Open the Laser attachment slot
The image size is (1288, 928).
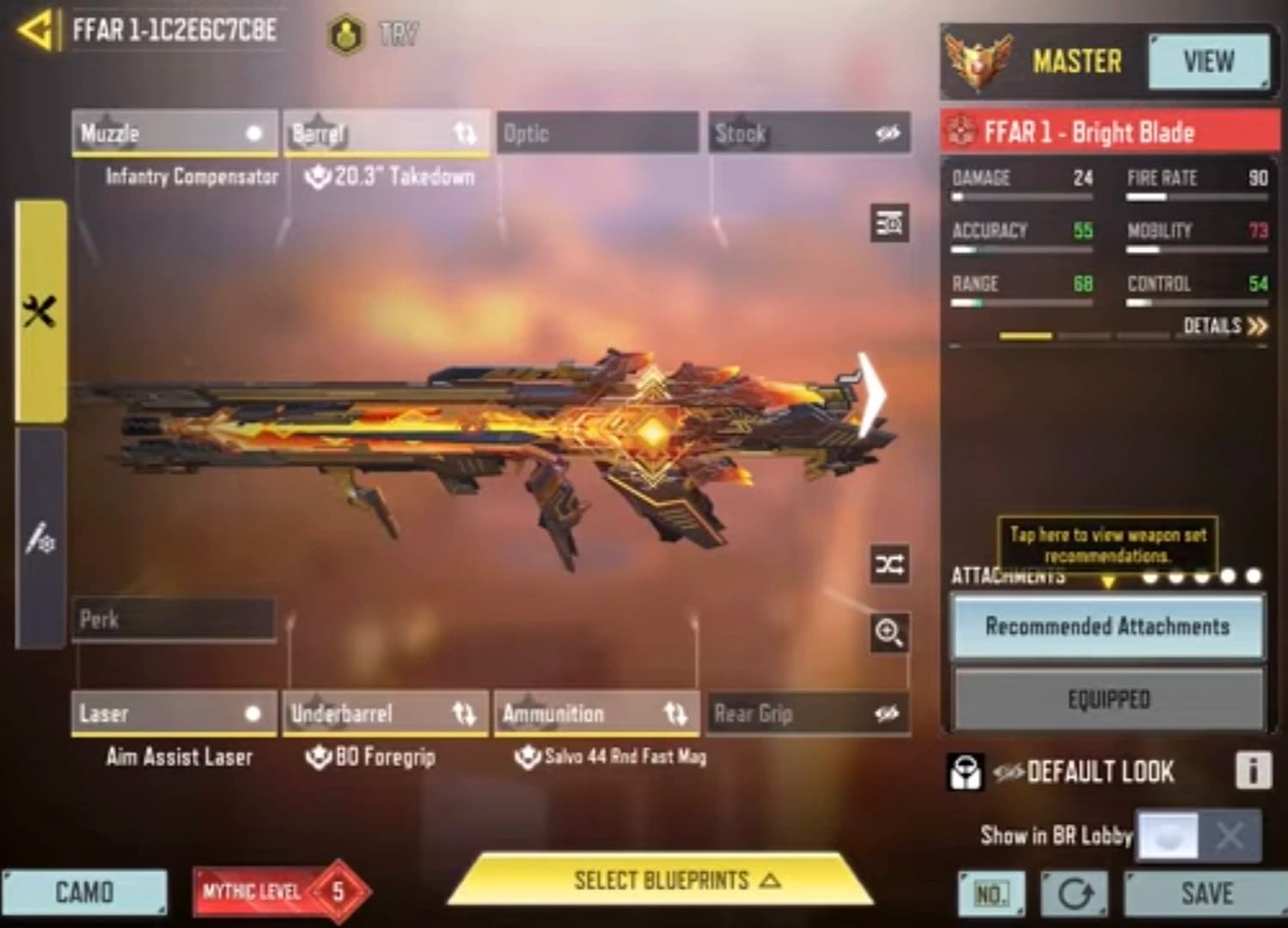[174, 713]
